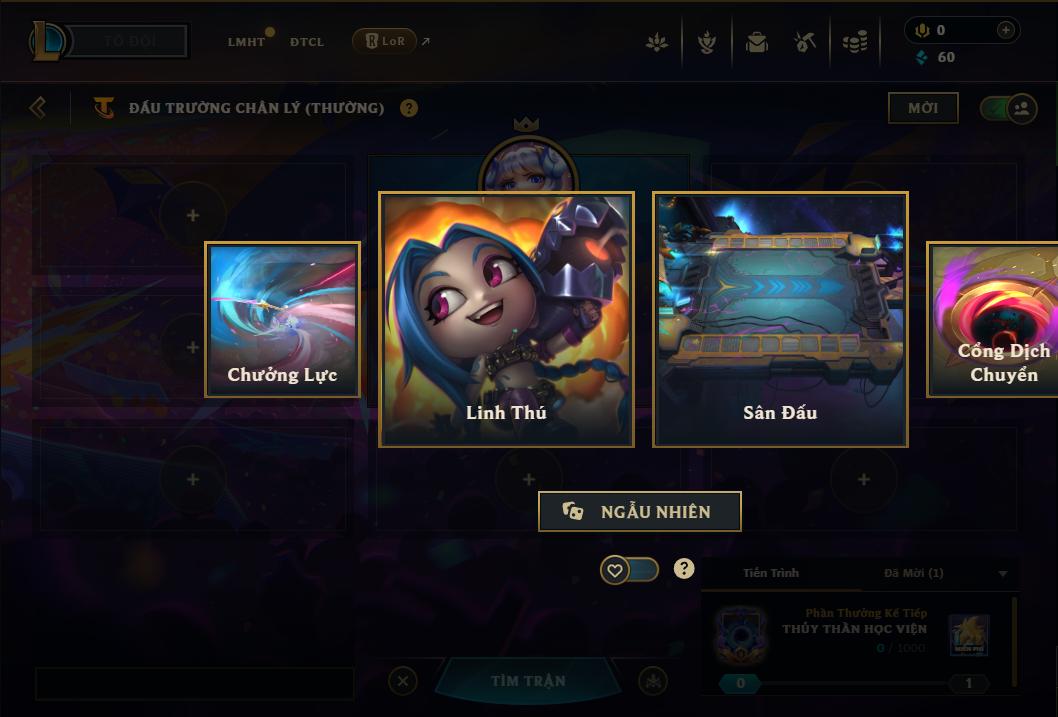Image resolution: width=1058 pixels, height=717 pixels.
Task: Open the Chưởng Lực card
Action: pos(282,320)
